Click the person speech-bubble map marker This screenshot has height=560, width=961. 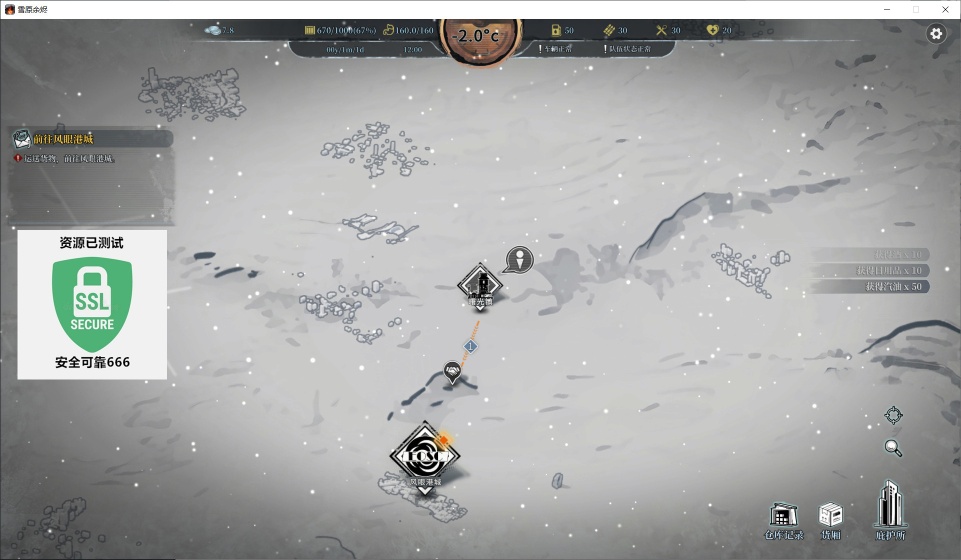pos(519,260)
